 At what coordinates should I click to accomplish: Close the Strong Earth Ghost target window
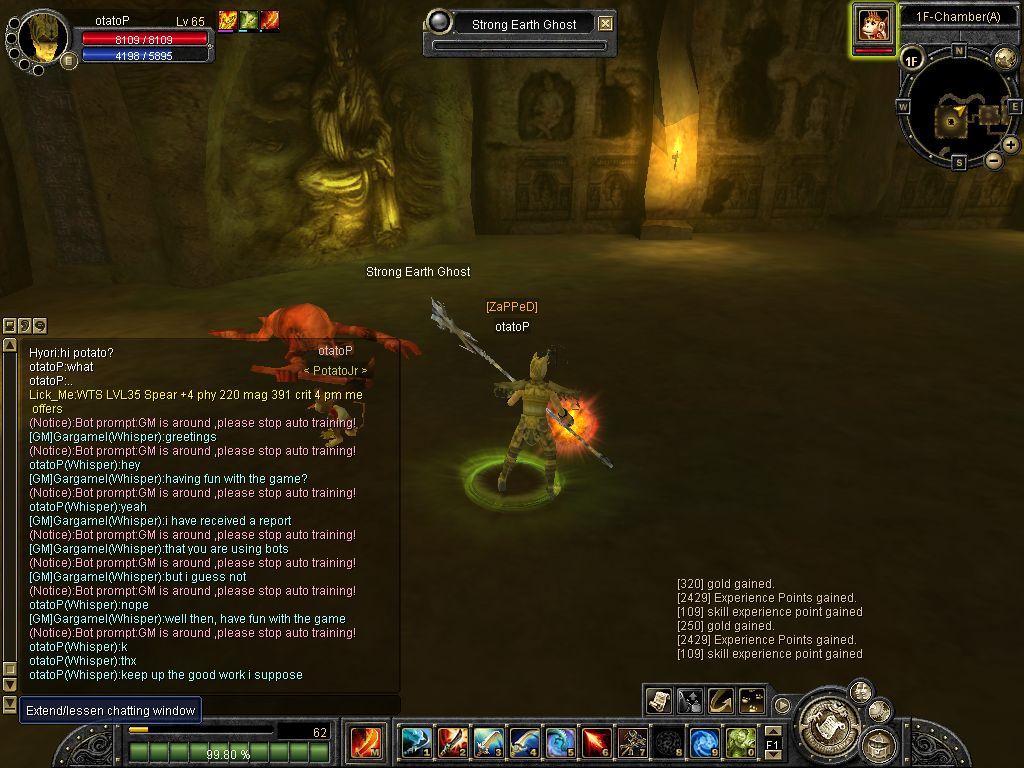coord(605,24)
